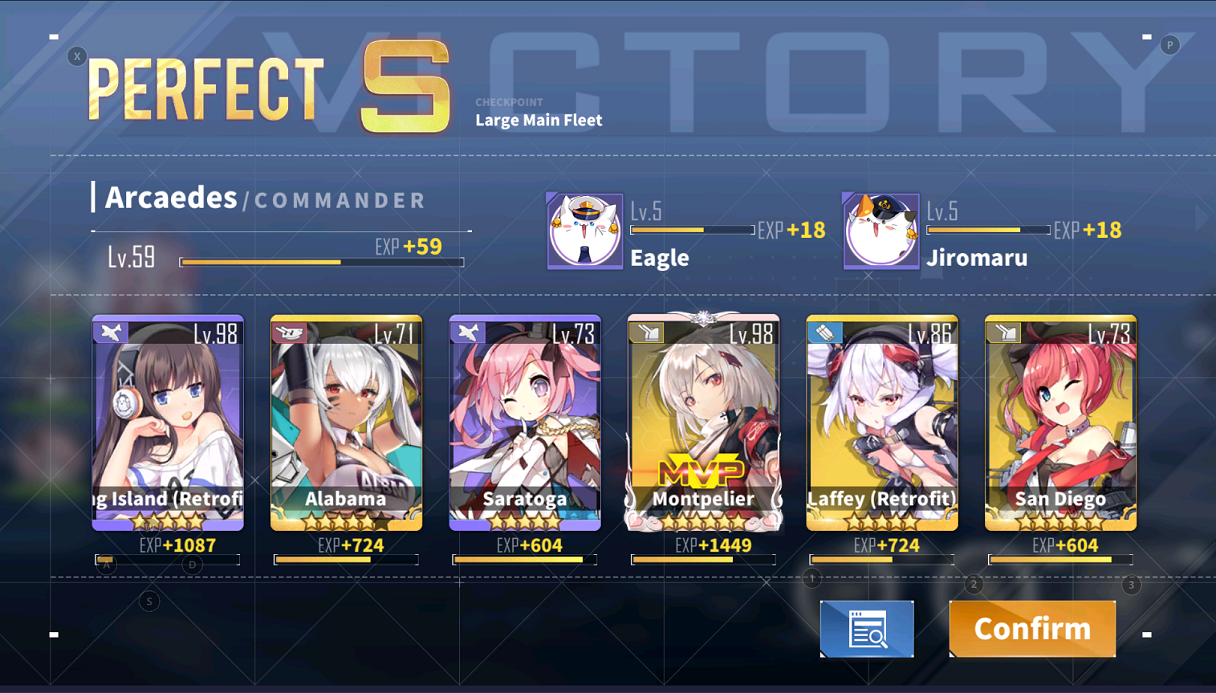Select the Laffey (Retrofit) ship card
Screen dimensions: 1216x693
pyautogui.click(x=882, y=422)
